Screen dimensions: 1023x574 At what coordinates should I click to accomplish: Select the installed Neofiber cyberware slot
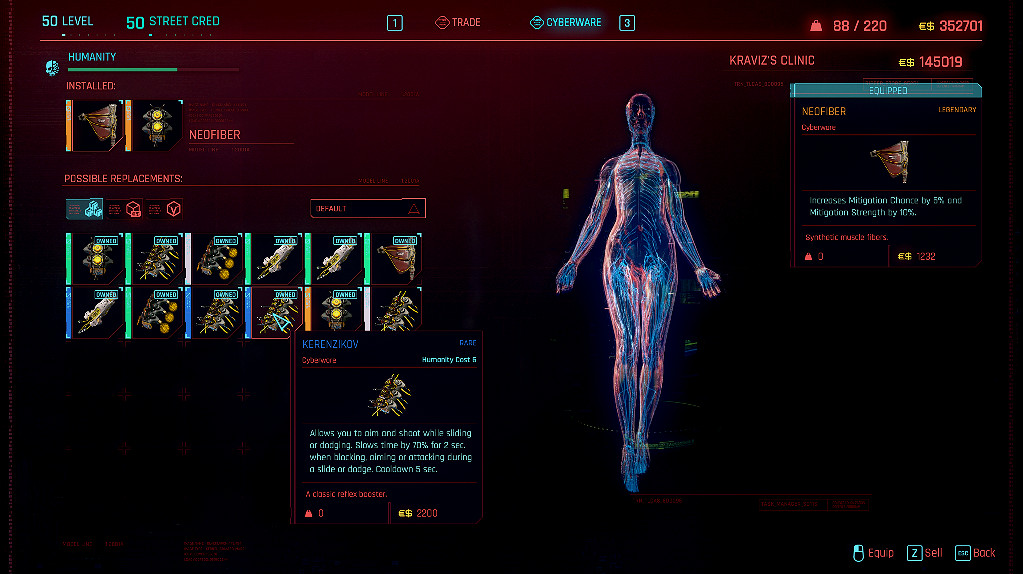(x=98, y=126)
